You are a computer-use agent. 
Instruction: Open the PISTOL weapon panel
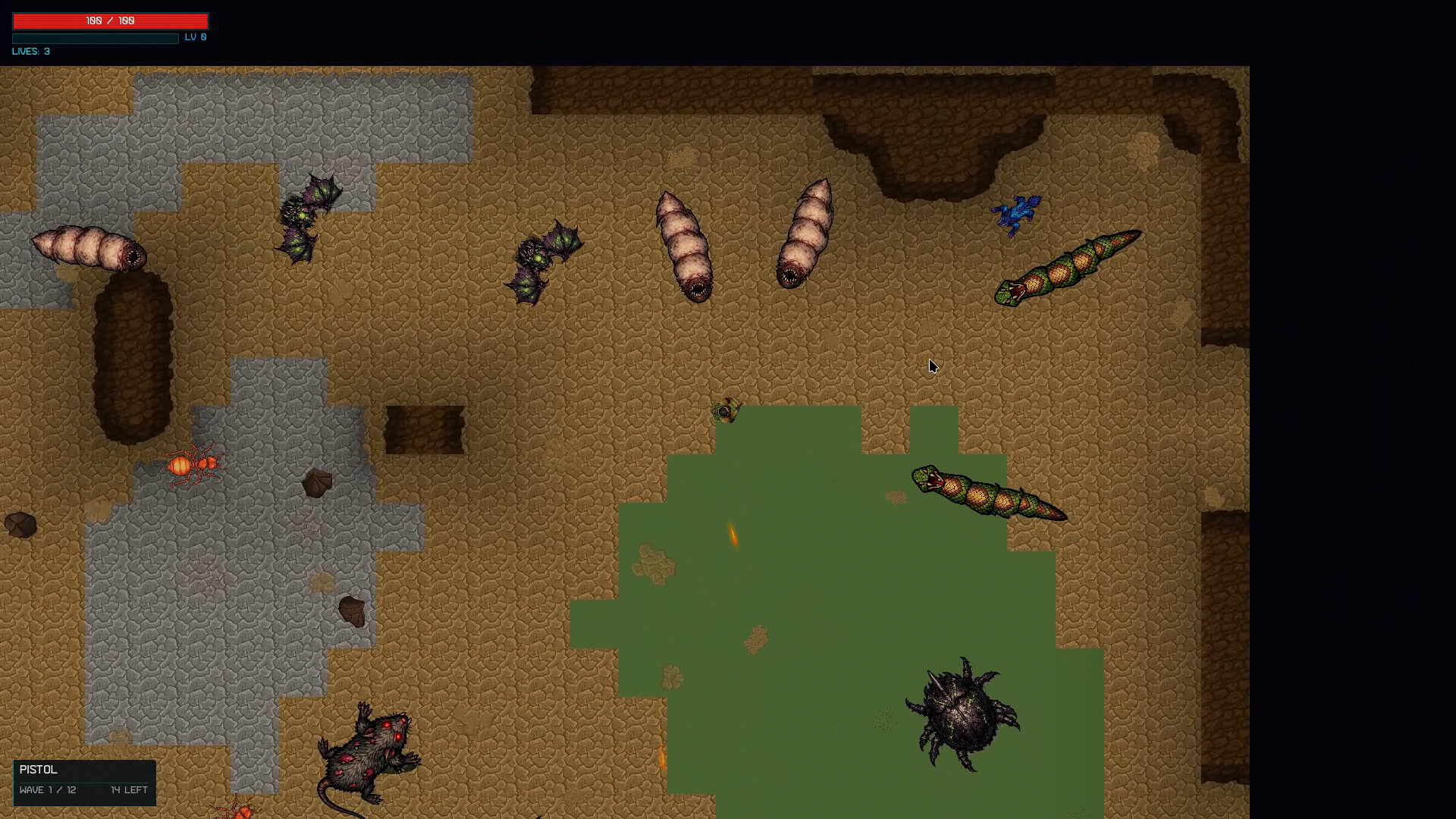click(83, 783)
